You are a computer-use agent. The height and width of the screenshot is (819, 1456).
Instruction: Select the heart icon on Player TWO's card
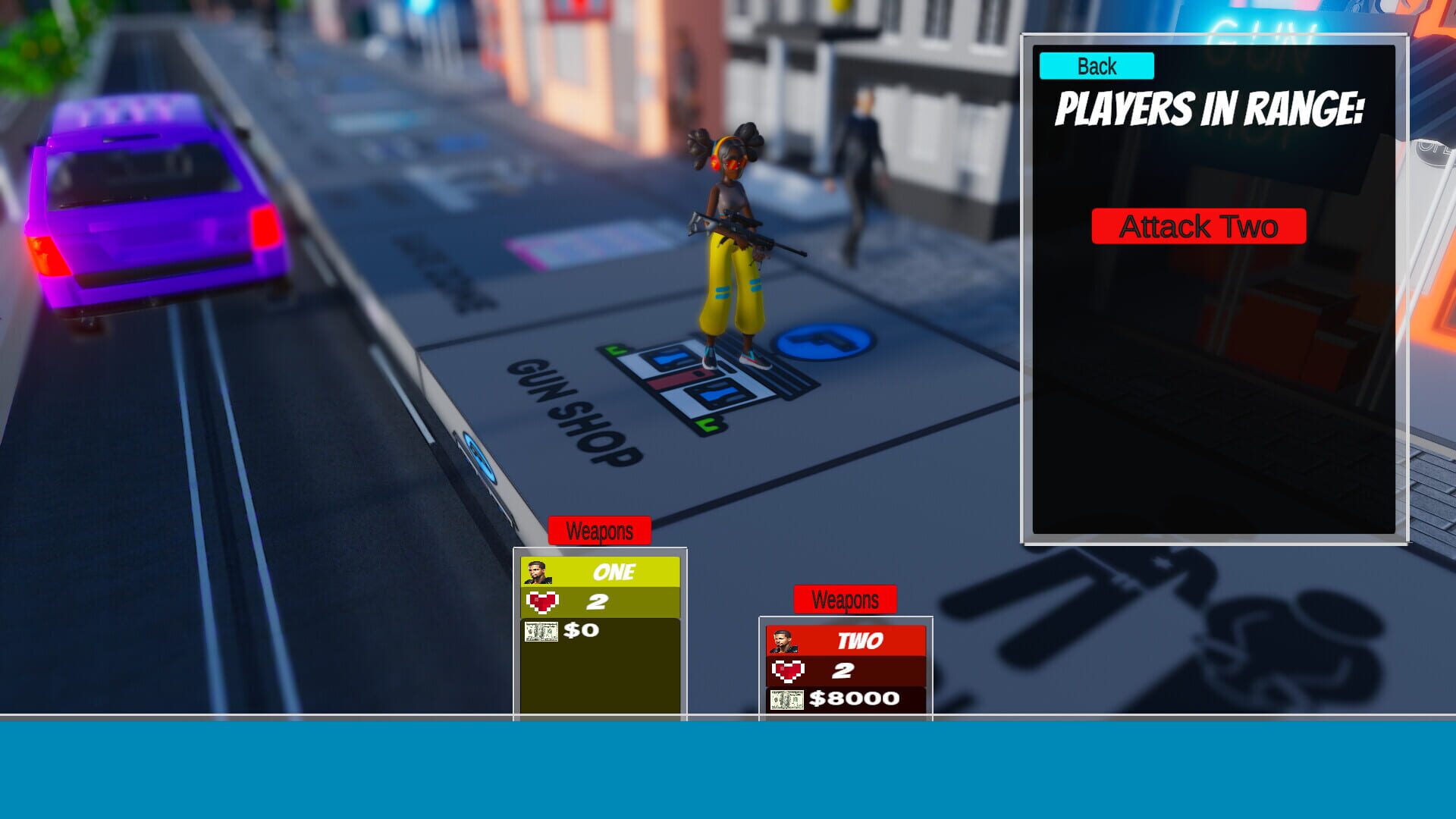point(787,670)
